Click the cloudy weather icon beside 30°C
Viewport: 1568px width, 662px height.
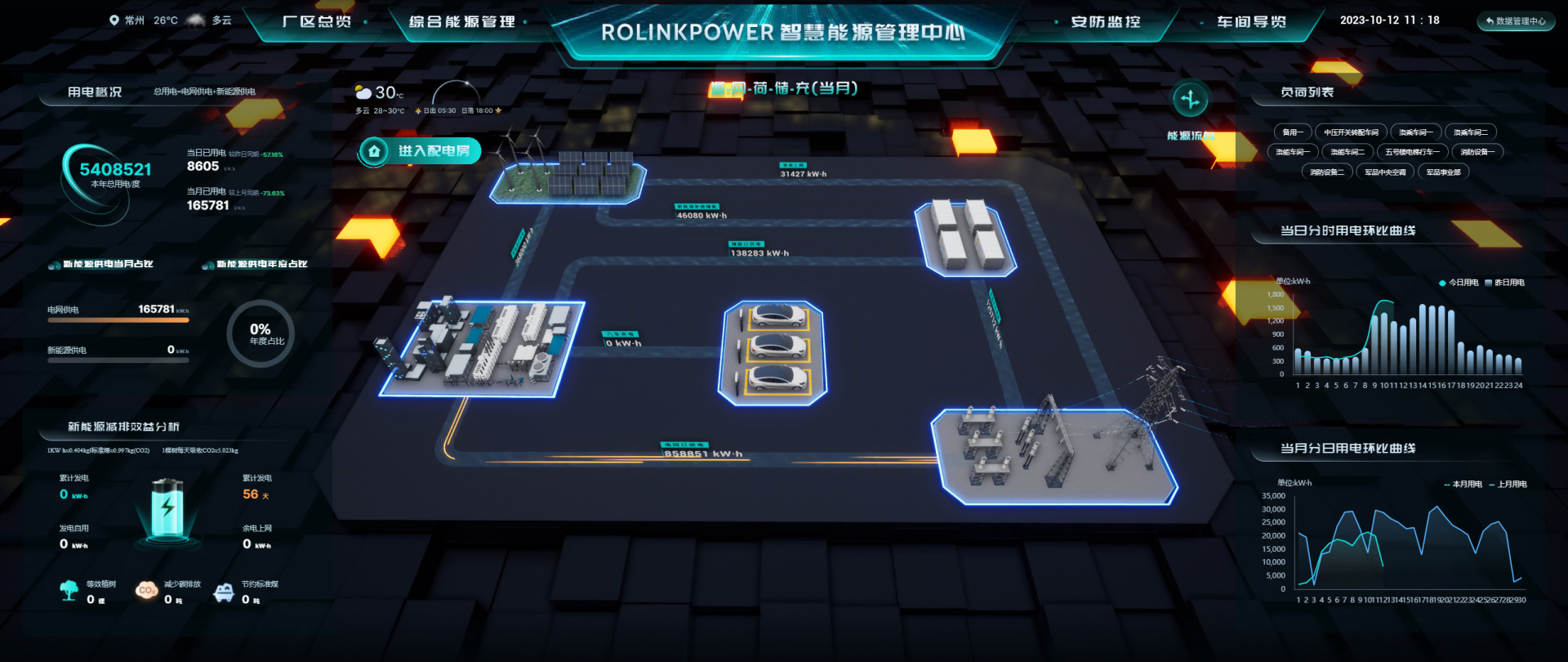click(363, 92)
